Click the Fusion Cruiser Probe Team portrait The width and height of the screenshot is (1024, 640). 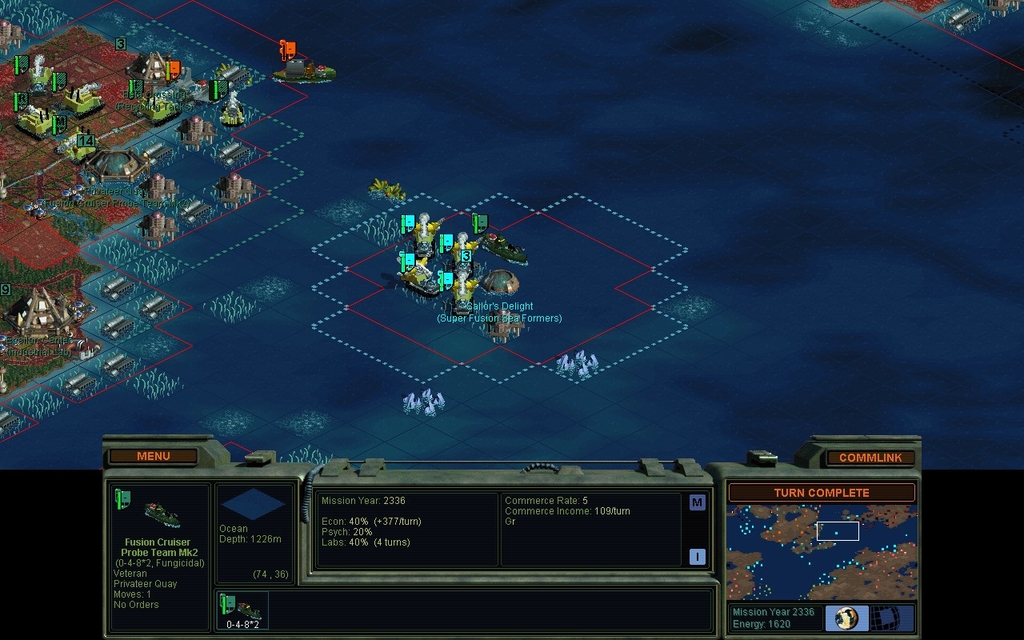(158, 512)
